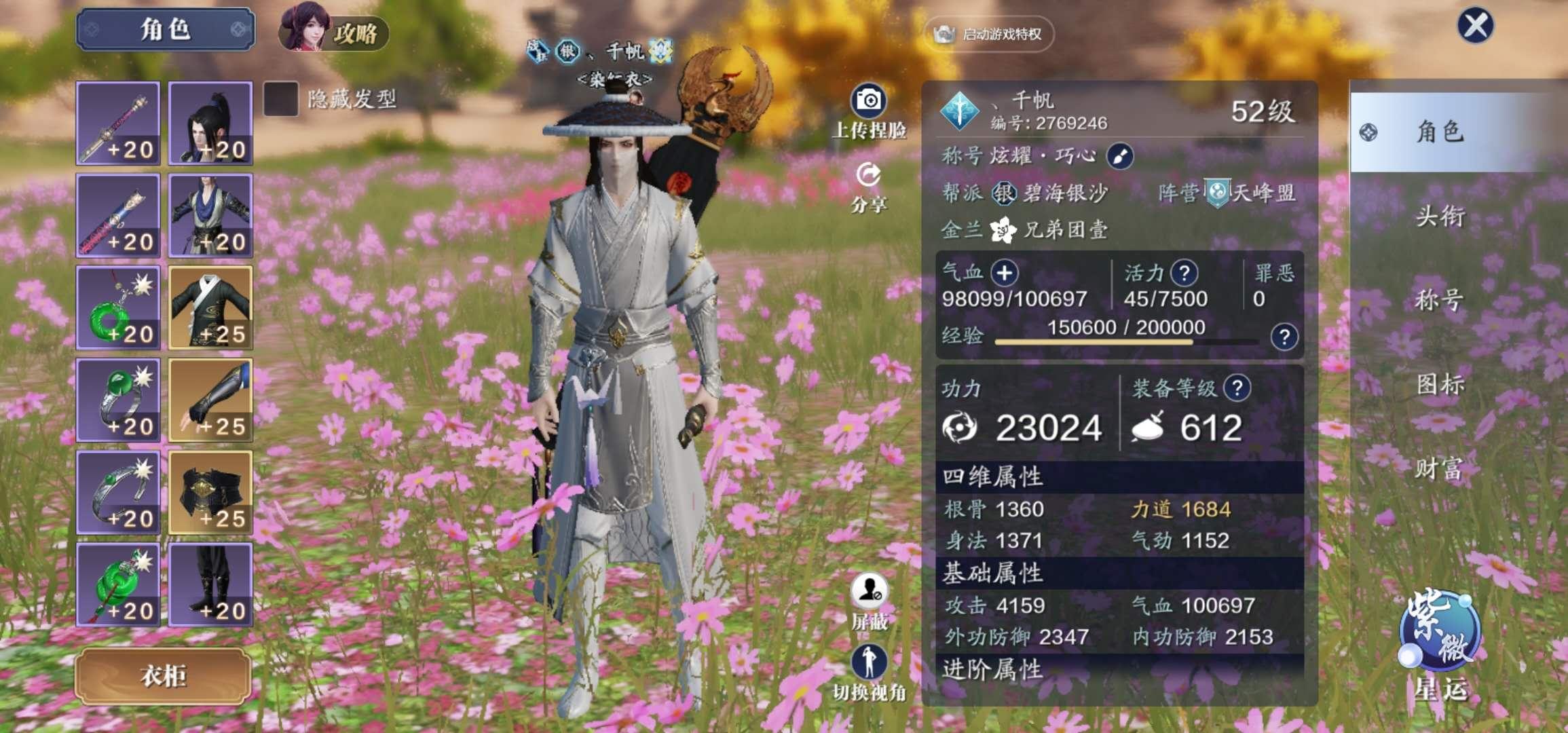Viewport: 1568px width, 733px height.
Task: Activate 启动游戏特权 game privilege button
Action: [989, 34]
